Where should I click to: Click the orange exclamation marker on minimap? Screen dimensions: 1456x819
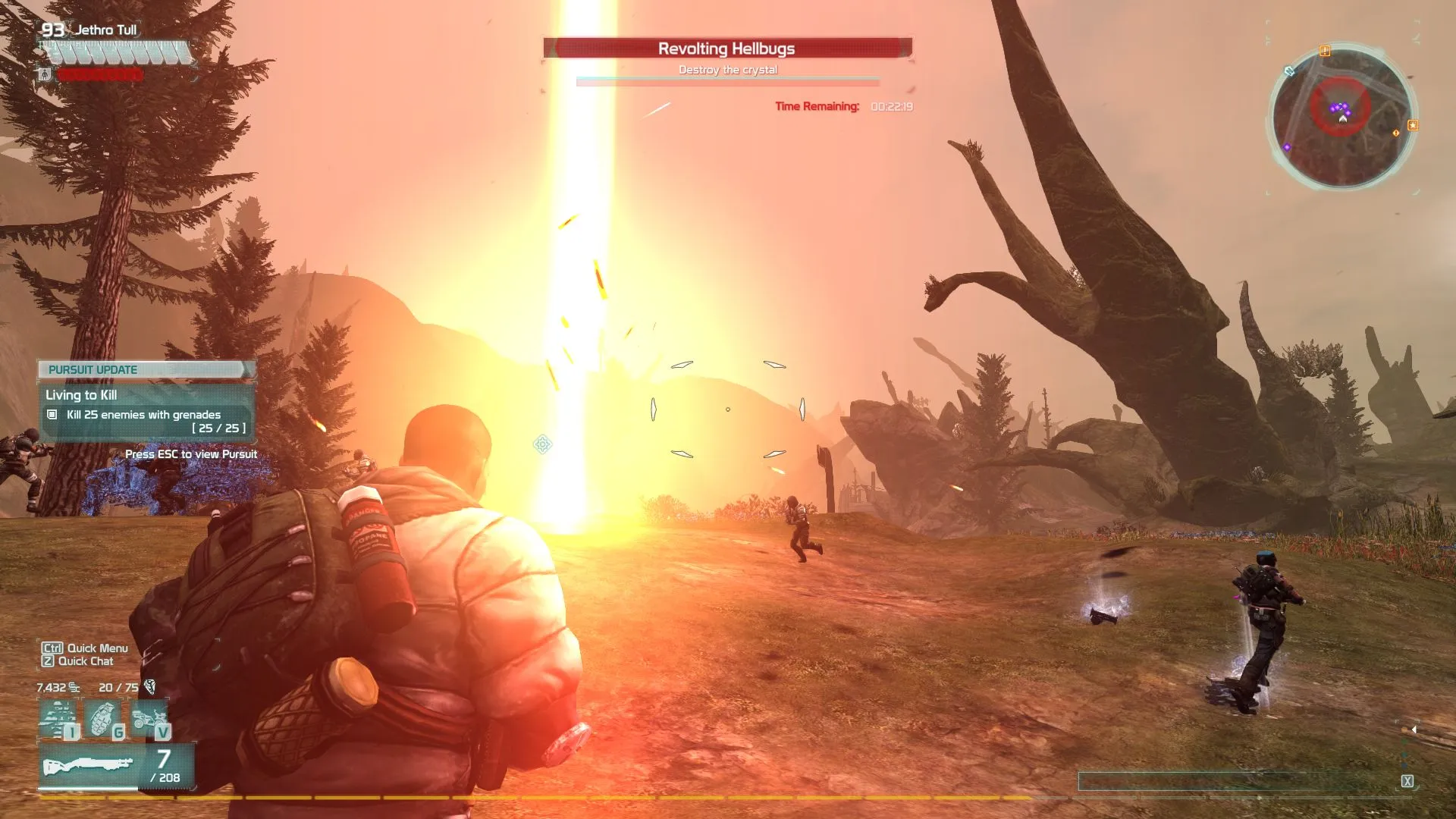[x=1325, y=51]
